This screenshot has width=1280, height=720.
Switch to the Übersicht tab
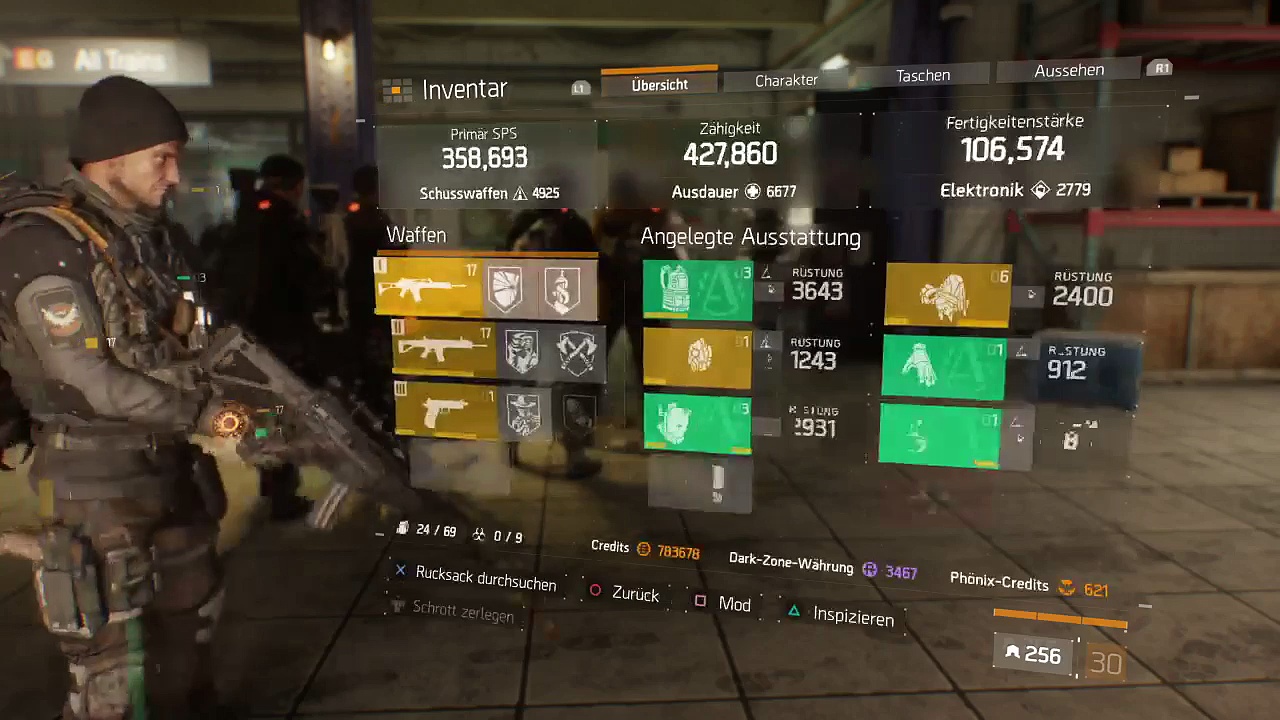659,85
